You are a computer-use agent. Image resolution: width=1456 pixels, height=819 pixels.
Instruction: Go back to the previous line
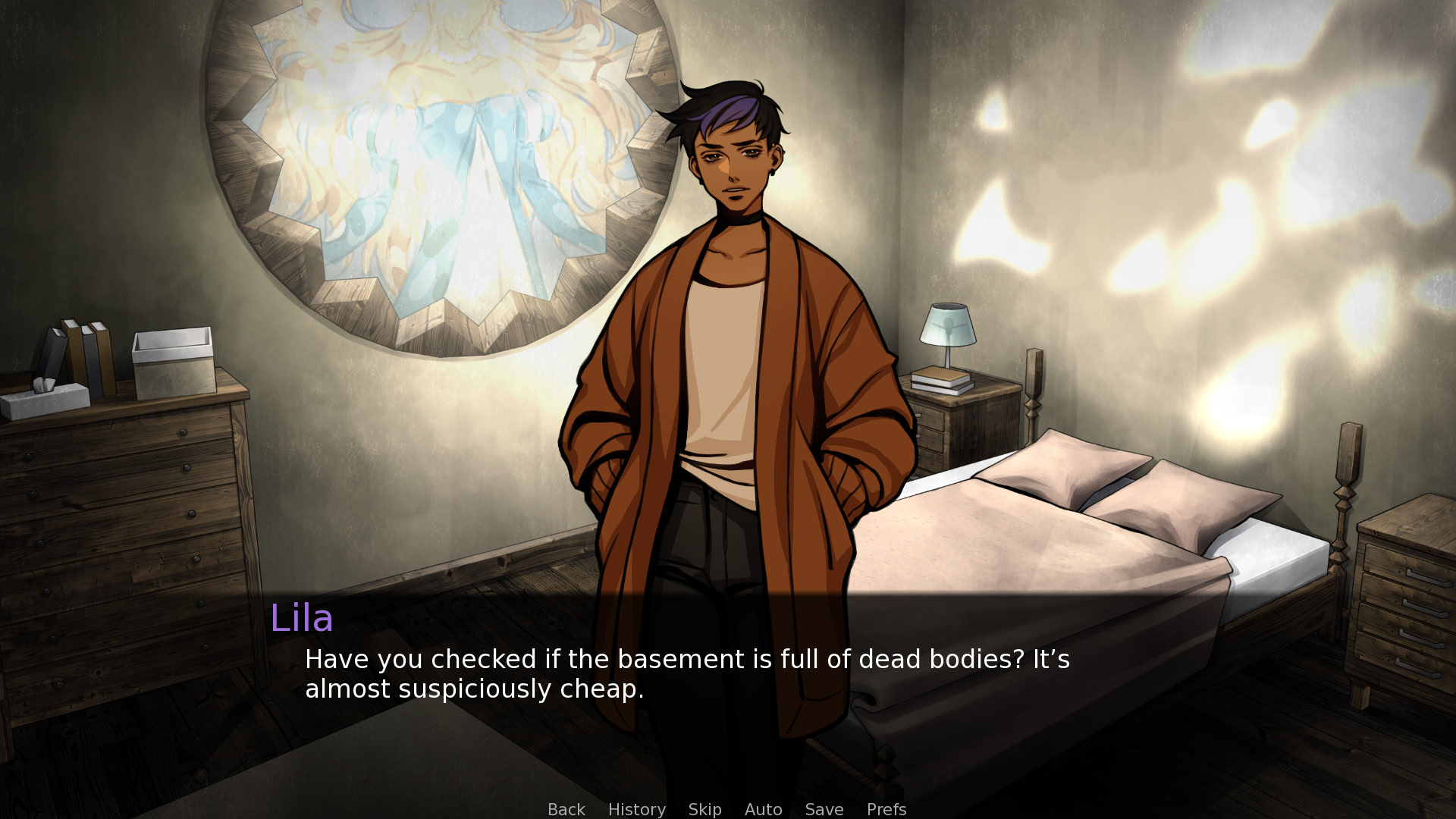pyautogui.click(x=566, y=809)
